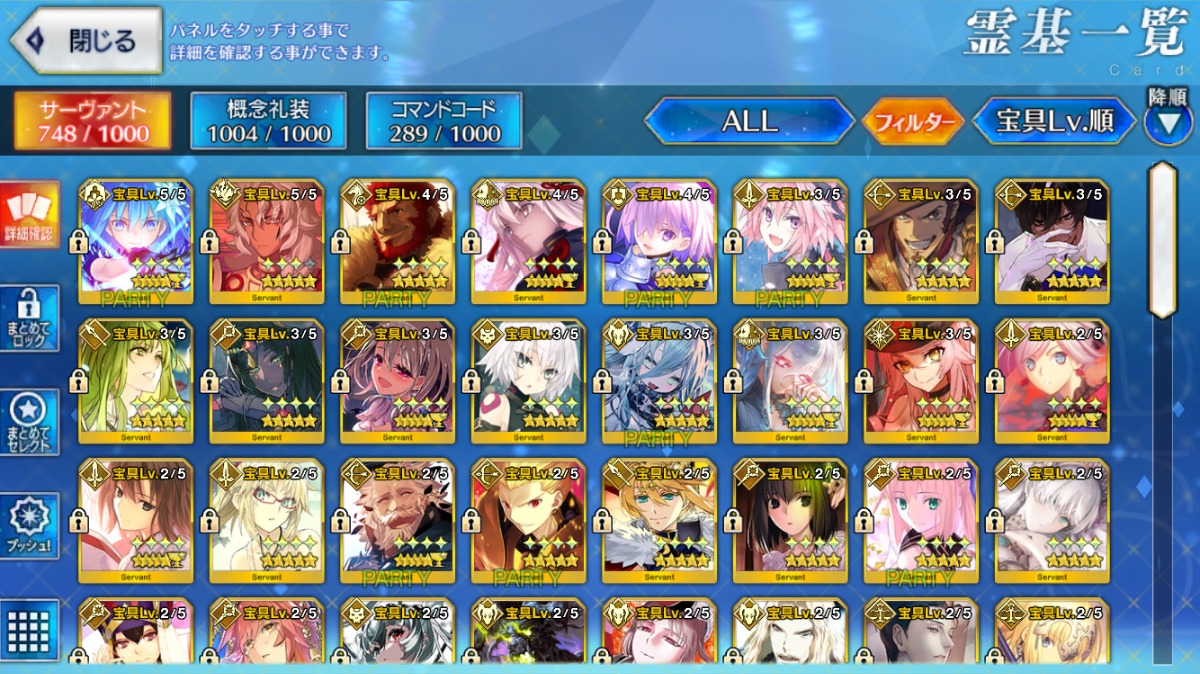Activate the 詳細確認 detail check mode
This screenshot has height=674, width=1200.
click(x=30, y=214)
